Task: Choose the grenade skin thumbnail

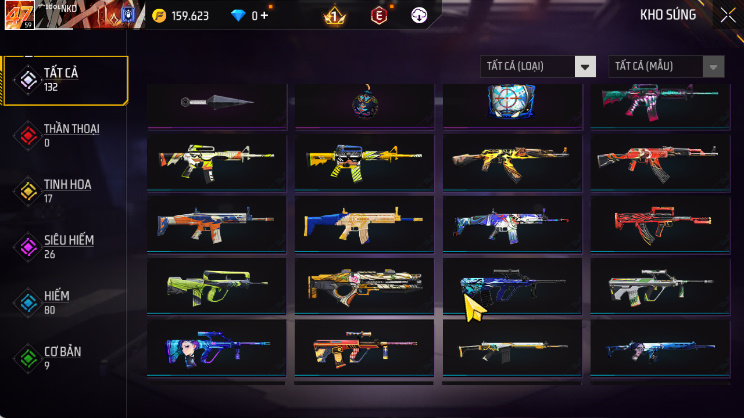Action: tap(364, 103)
